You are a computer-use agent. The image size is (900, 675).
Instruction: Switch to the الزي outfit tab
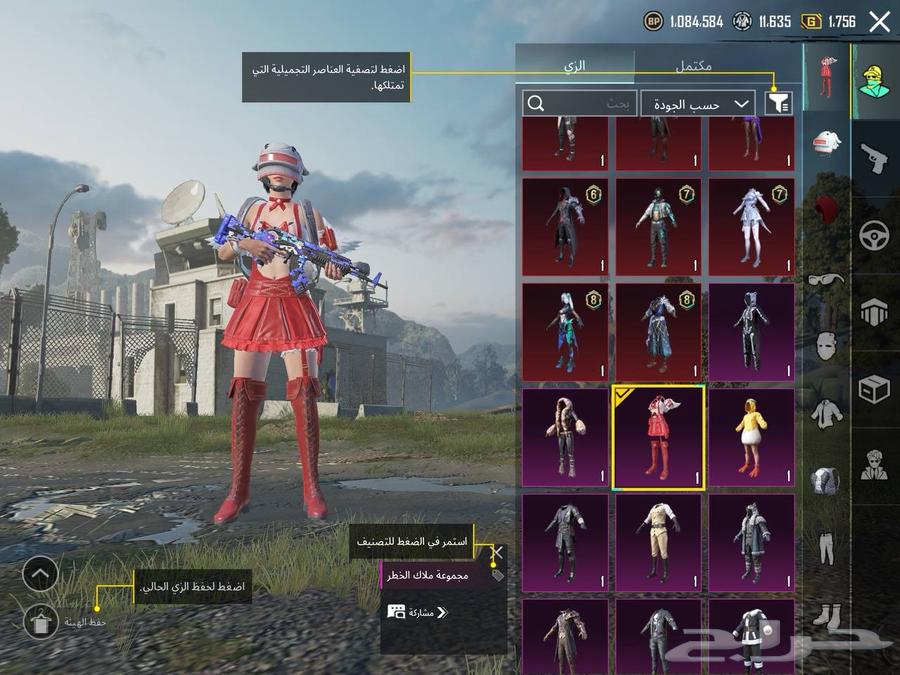coord(575,65)
